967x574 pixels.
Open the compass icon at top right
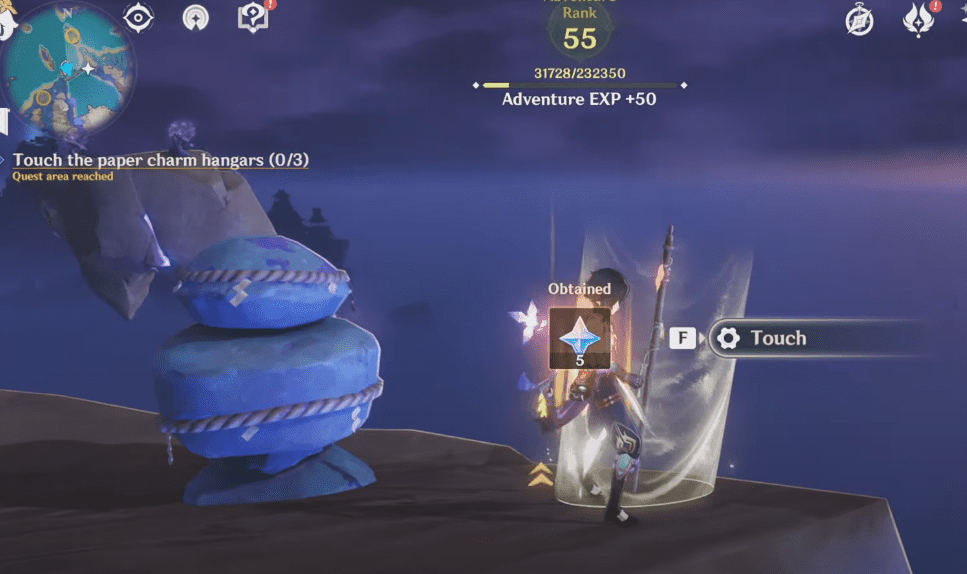[859, 20]
